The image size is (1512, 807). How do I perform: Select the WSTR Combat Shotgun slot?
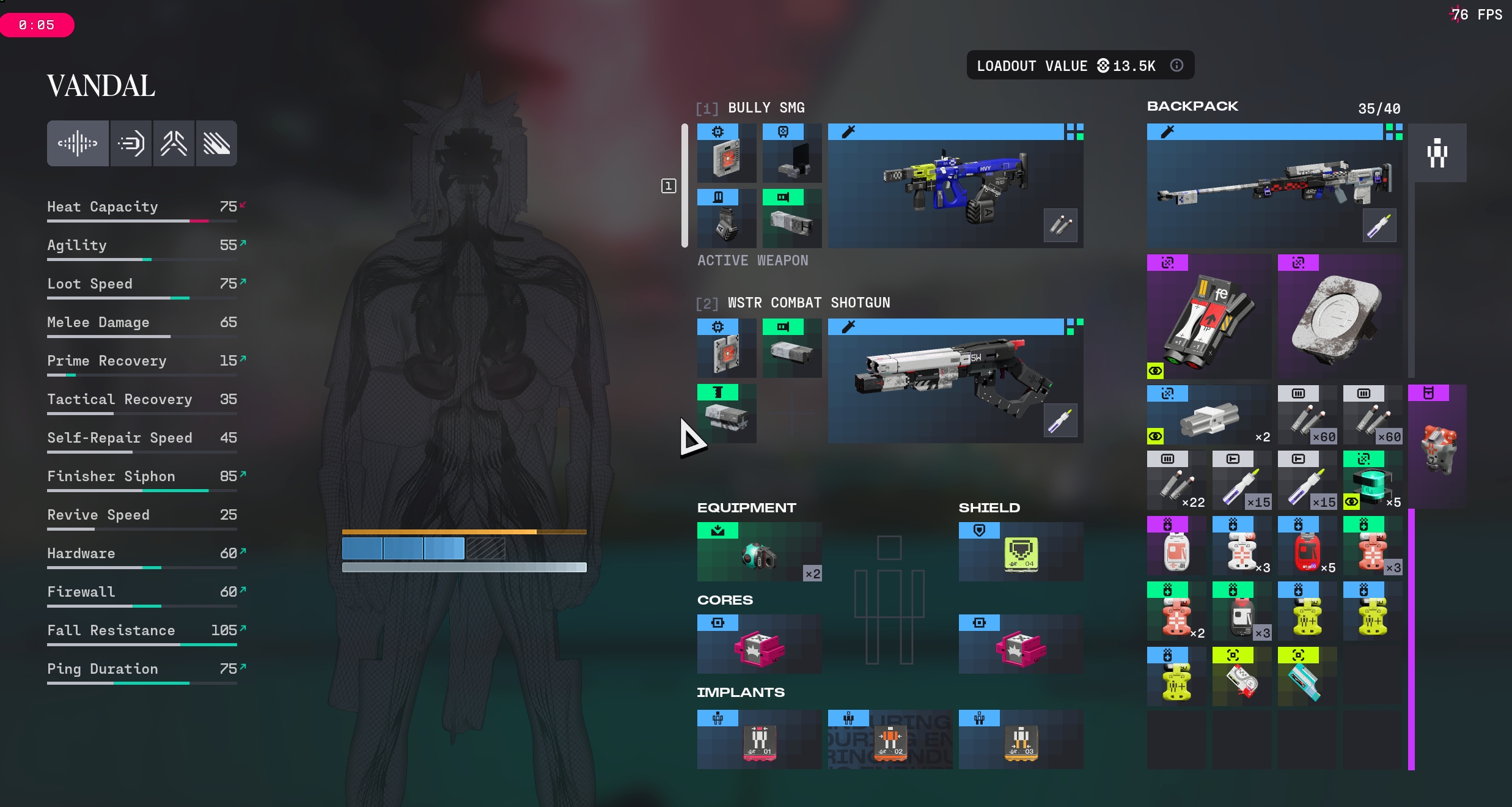[955, 381]
